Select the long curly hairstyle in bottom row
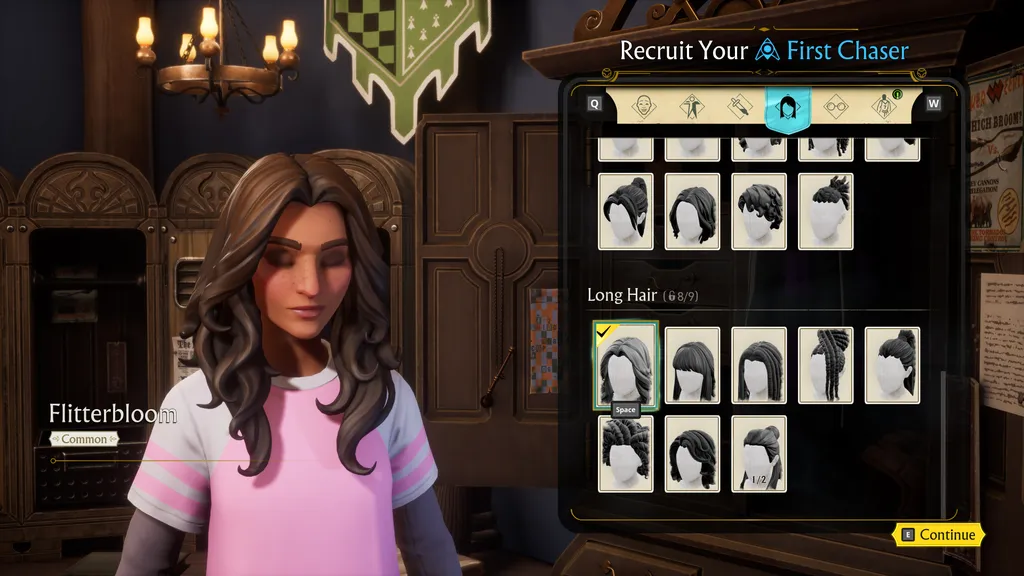This screenshot has height=576, width=1024. click(x=692, y=453)
